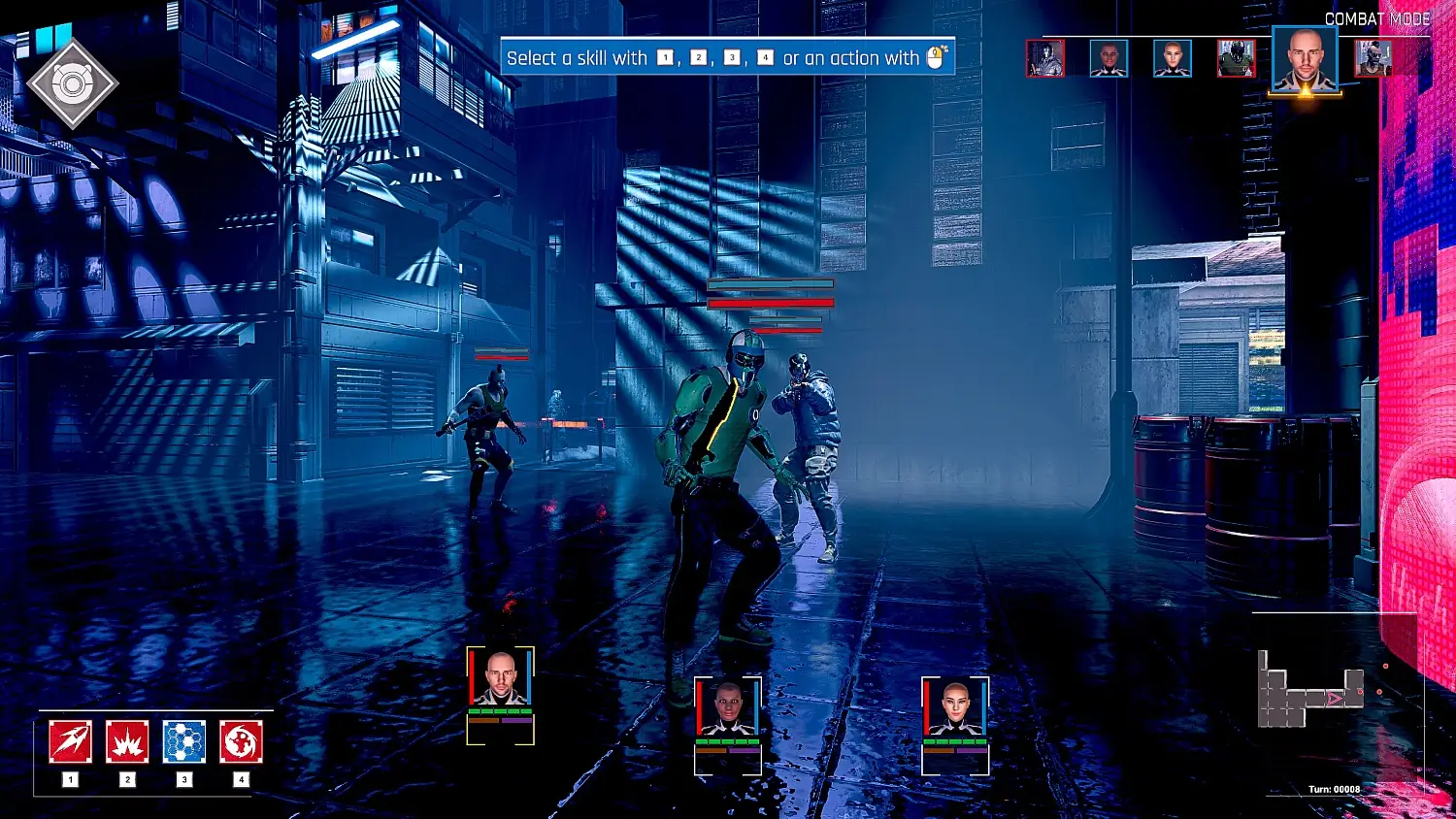Select the blue hexagon grid skill
1456x819 pixels.
(184, 742)
